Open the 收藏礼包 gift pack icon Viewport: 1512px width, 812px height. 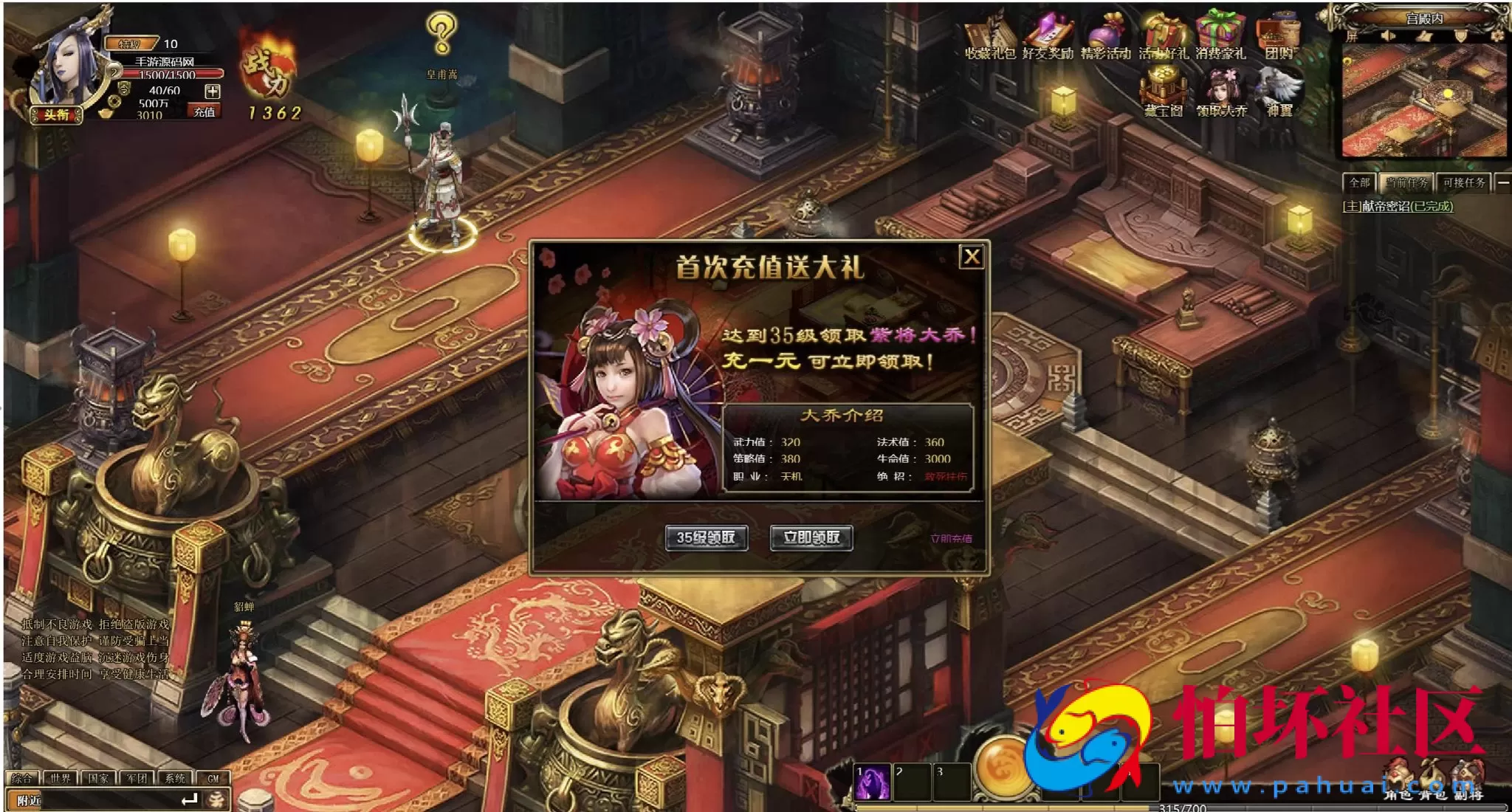click(x=989, y=32)
